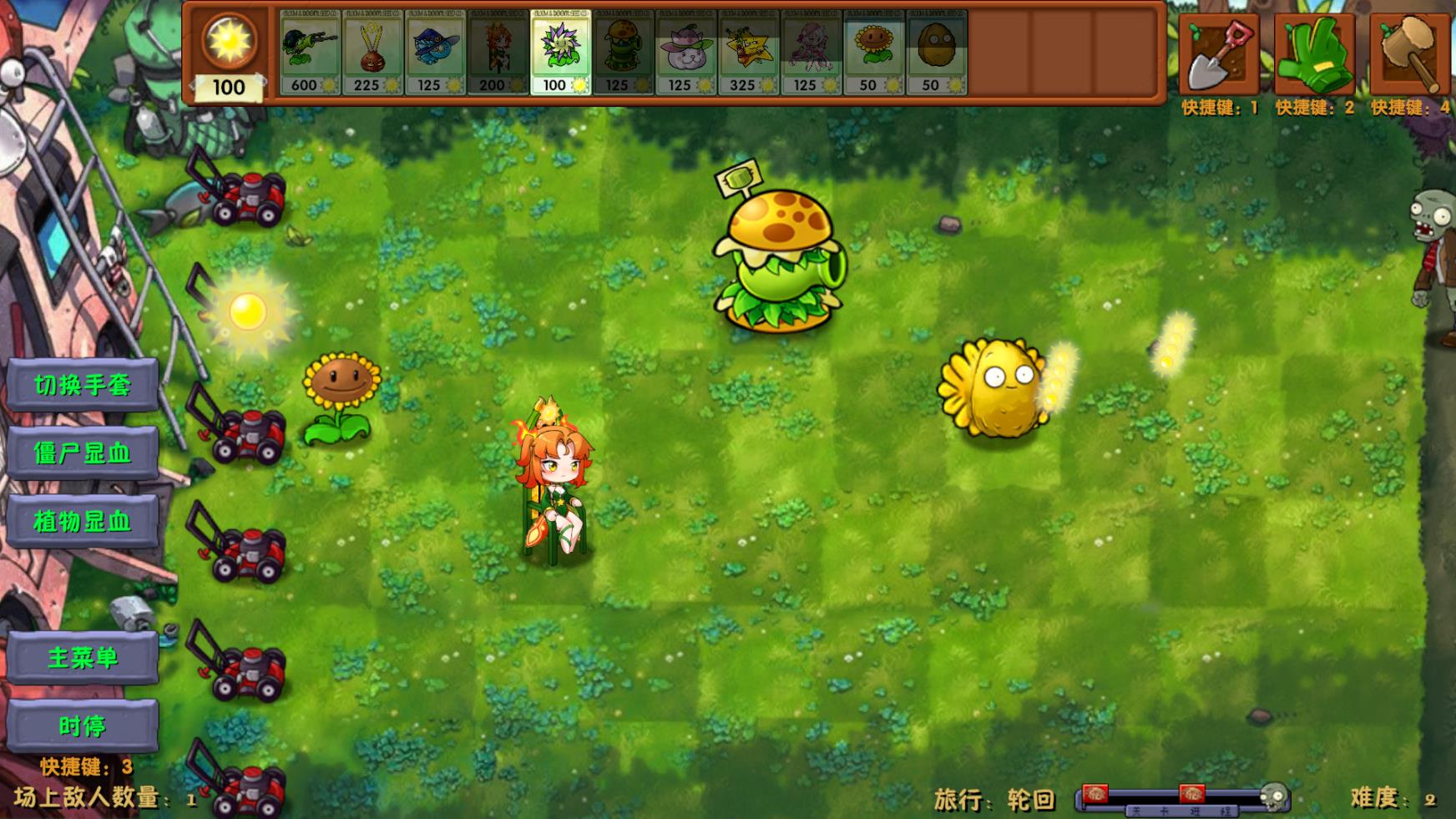Activate the 时停 time stop button
Screen dimensions: 1456x819
[x=82, y=726]
